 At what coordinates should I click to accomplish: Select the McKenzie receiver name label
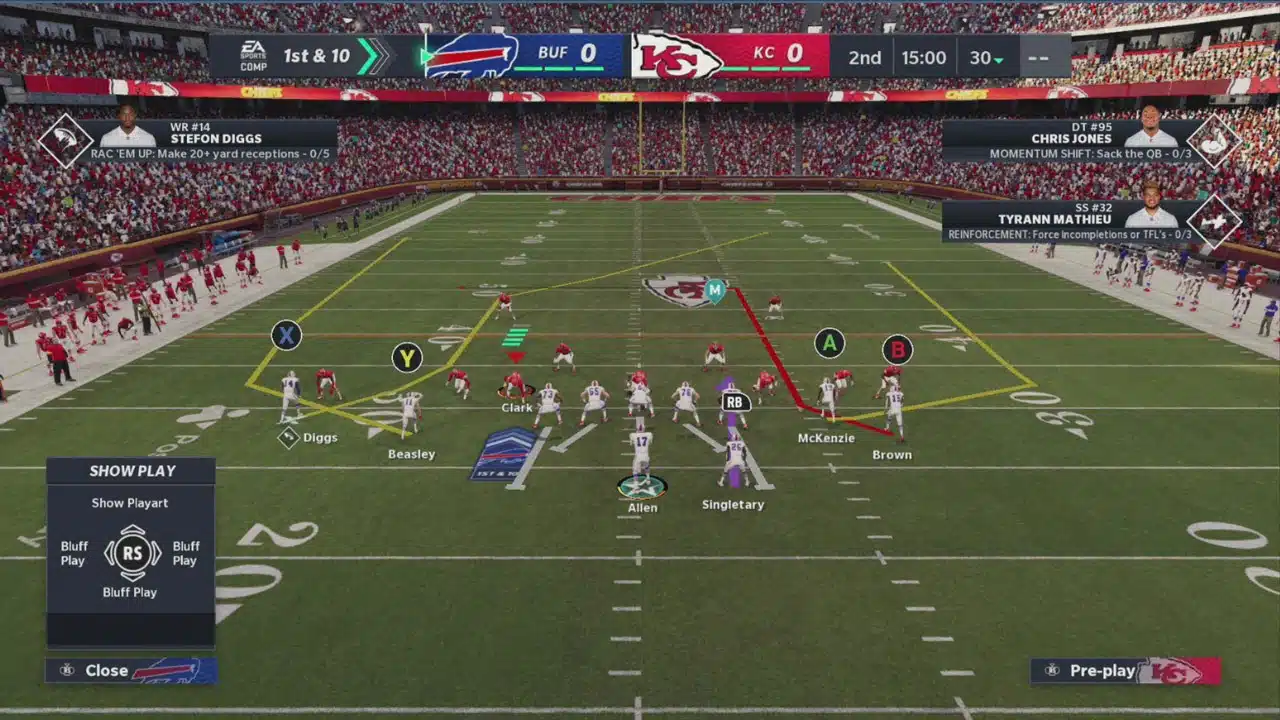click(x=826, y=438)
